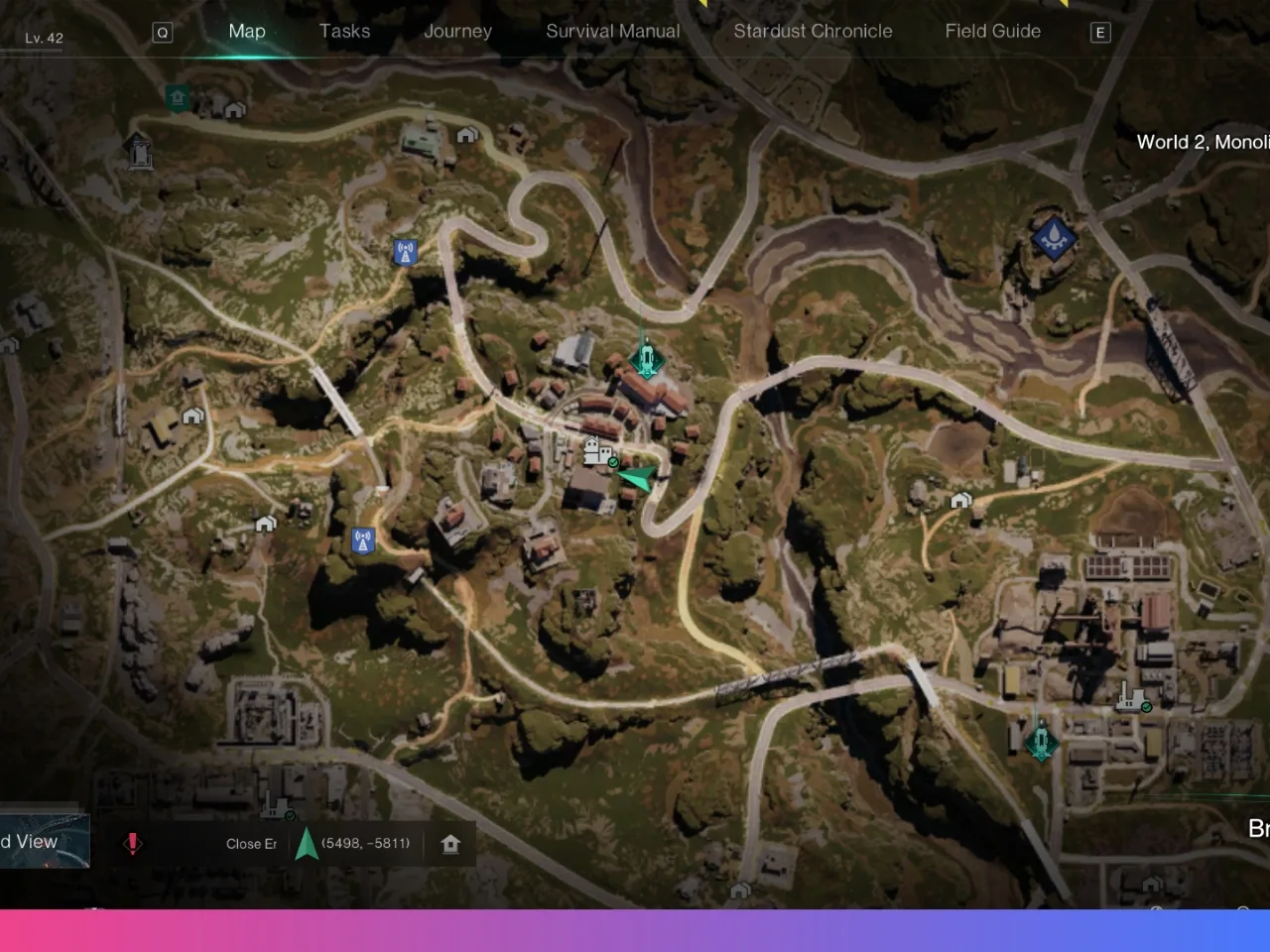Click the red exclamation mark icon

tap(132, 843)
